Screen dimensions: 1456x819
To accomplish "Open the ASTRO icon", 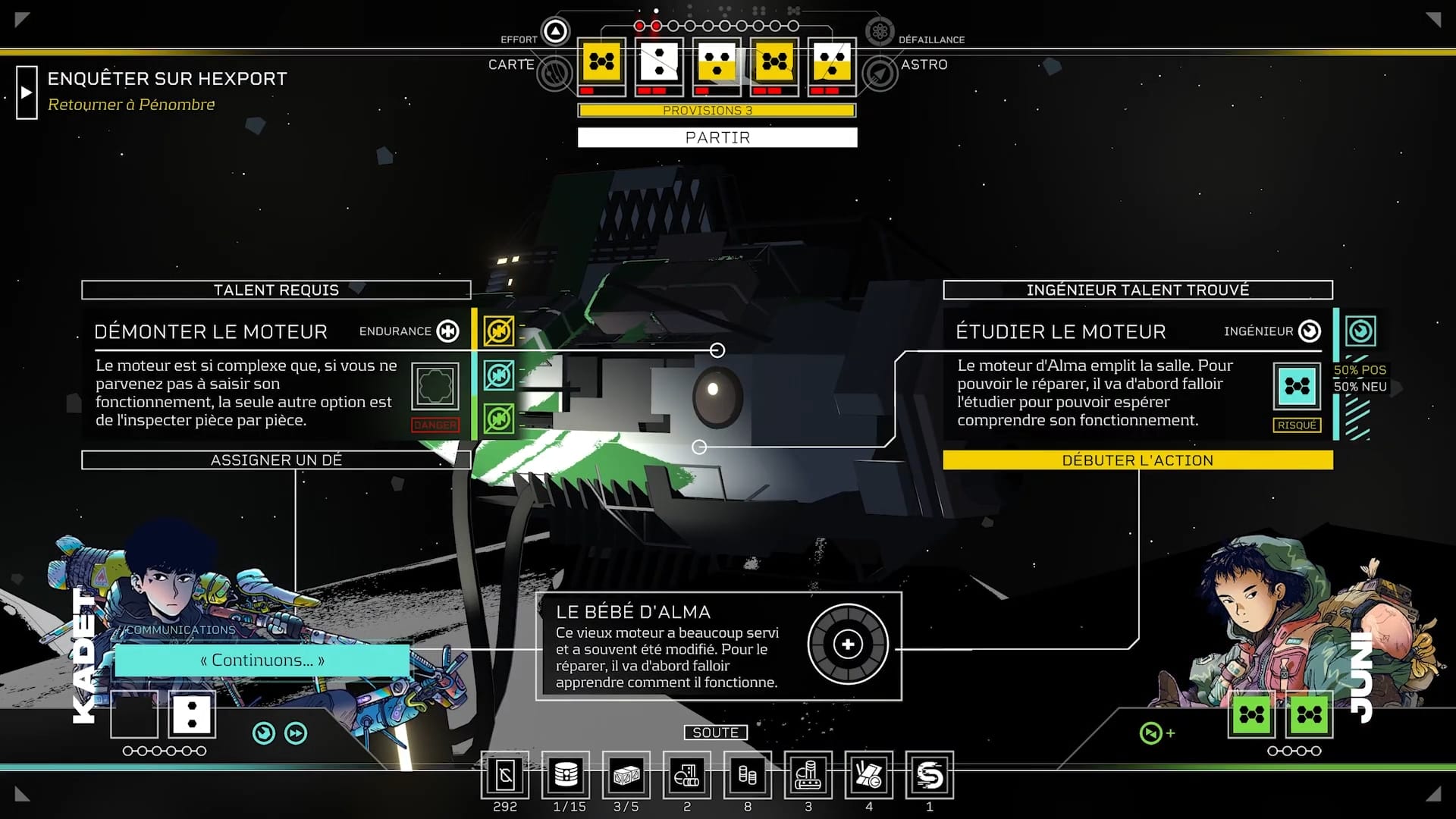I will [x=880, y=74].
